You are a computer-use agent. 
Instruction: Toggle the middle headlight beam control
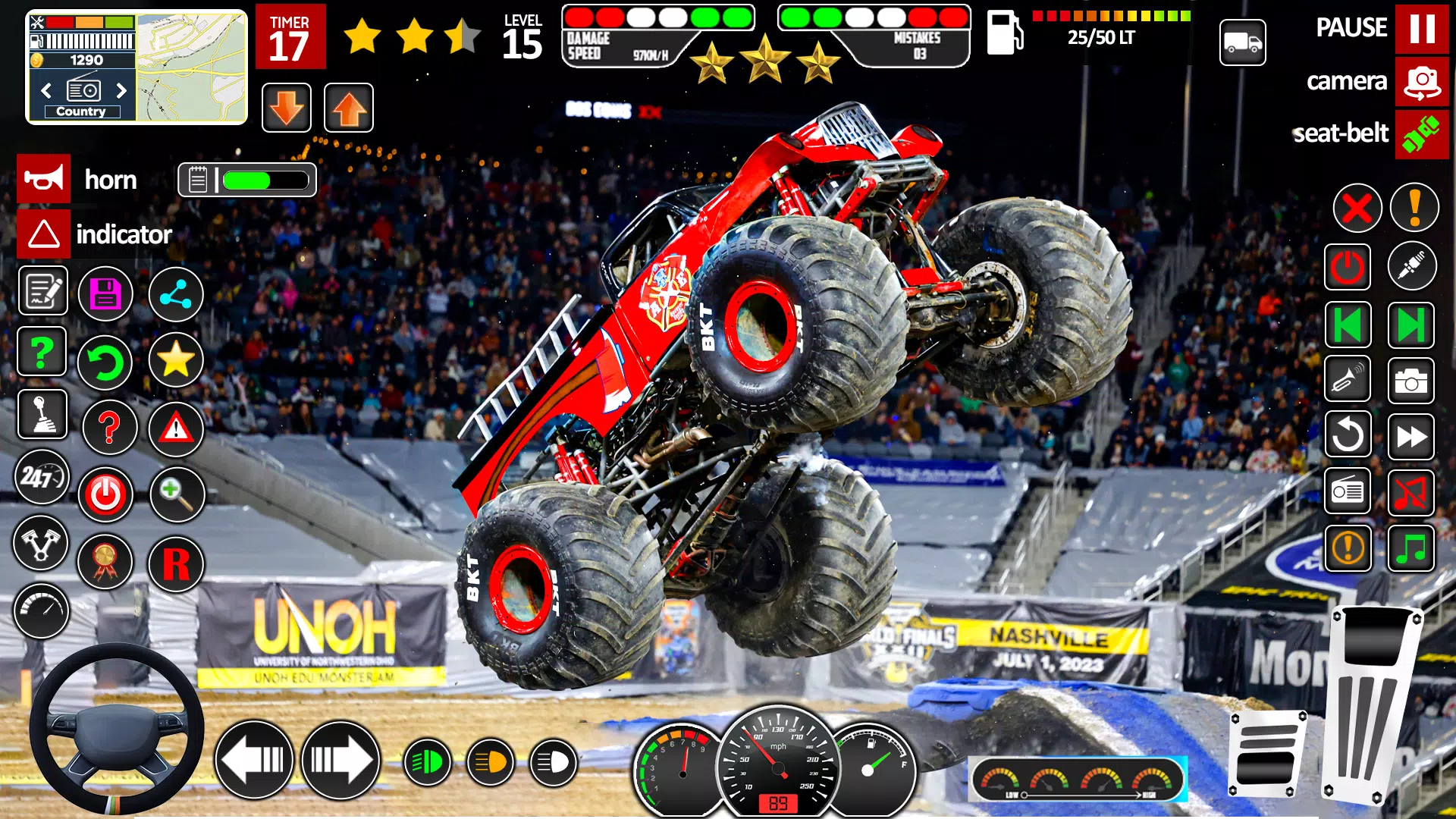(491, 761)
